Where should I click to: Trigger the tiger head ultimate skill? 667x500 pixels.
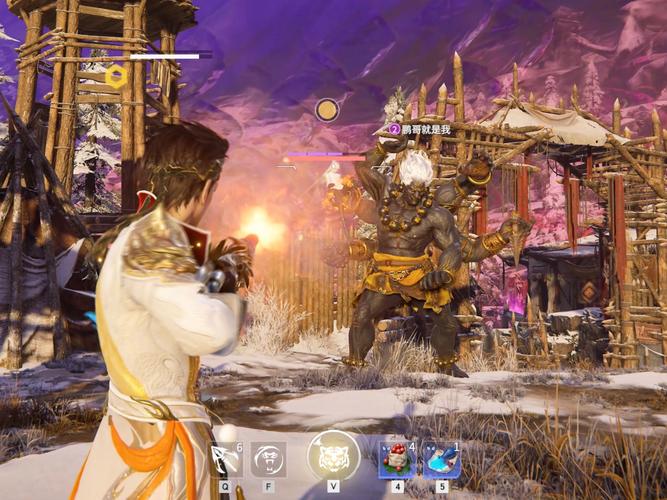(333, 456)
